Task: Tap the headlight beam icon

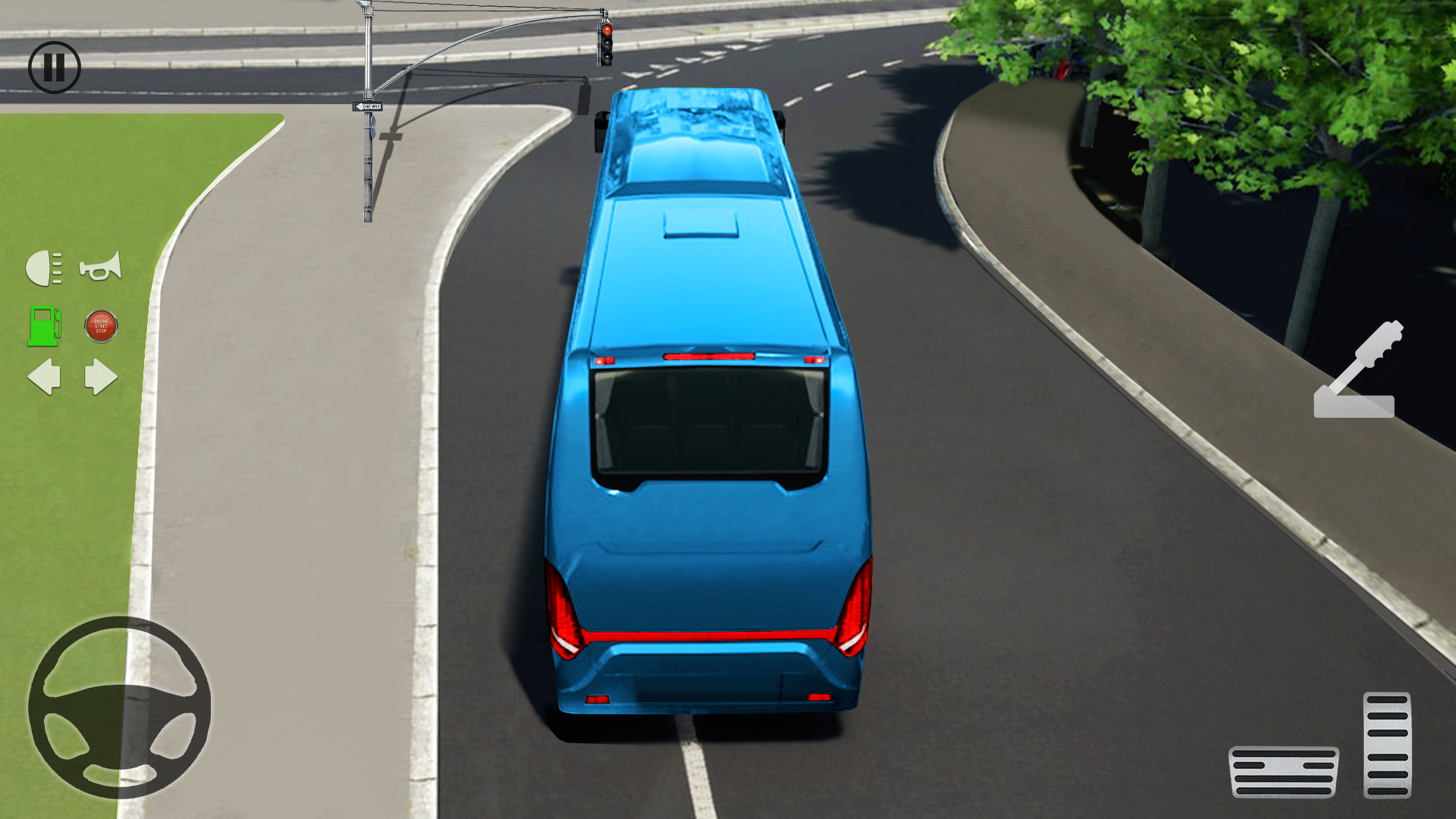Action: (44, 267)
